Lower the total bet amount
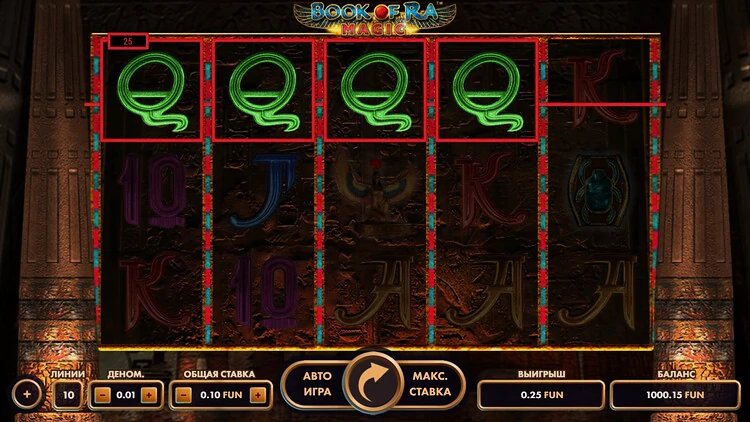 [x=184, y=395]
